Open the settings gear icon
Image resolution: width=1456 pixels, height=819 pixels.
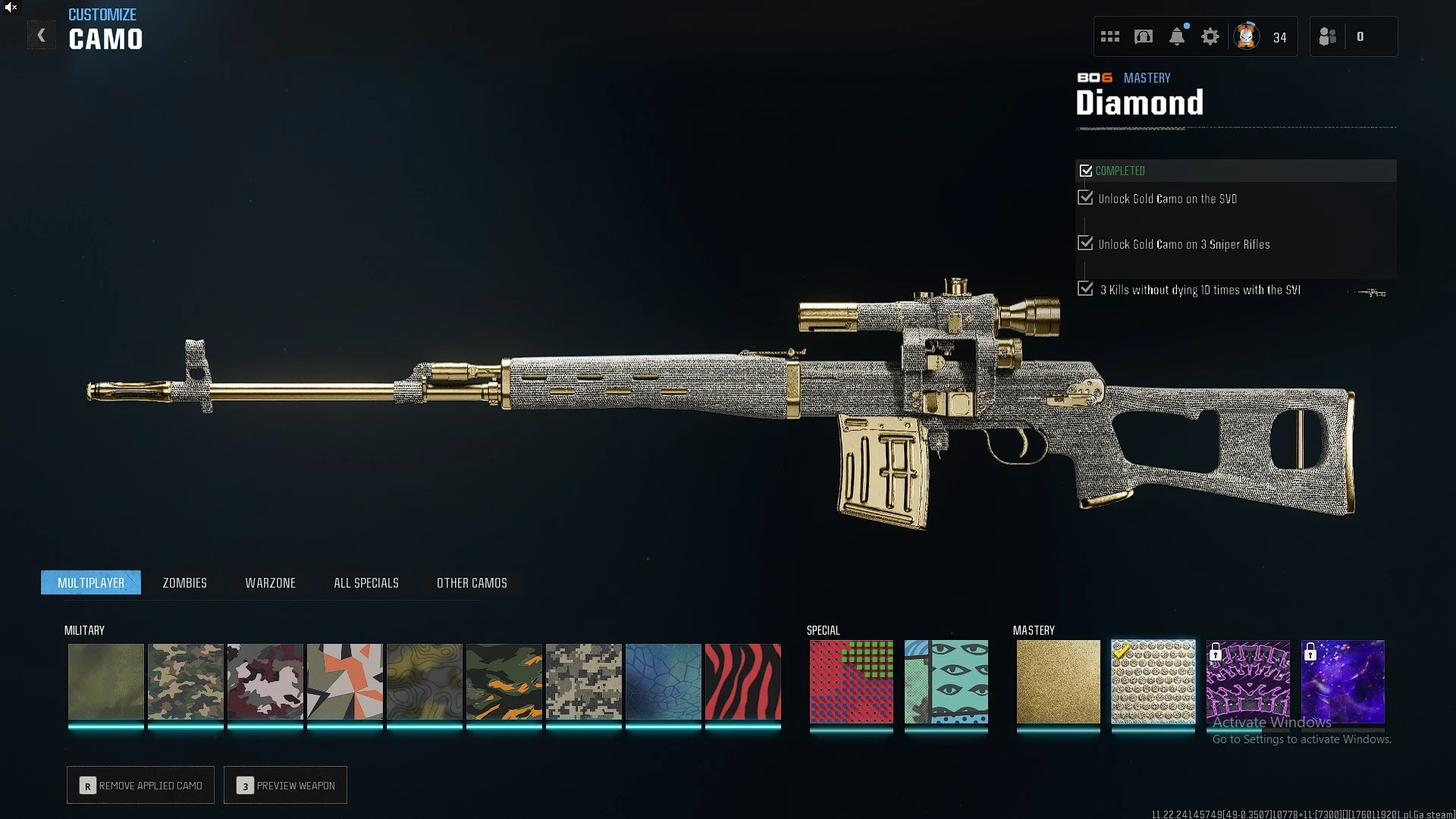pyautogui.click(x=1210, y=36)
